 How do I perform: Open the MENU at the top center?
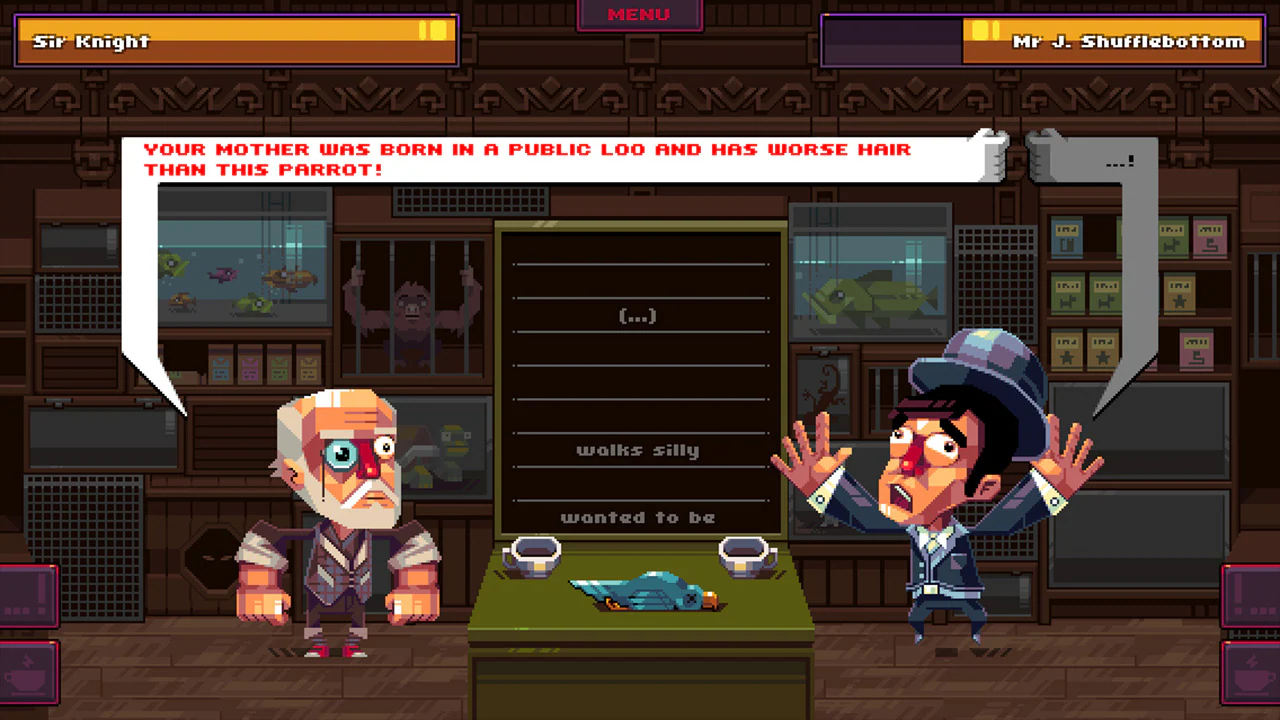pos(639,14)
